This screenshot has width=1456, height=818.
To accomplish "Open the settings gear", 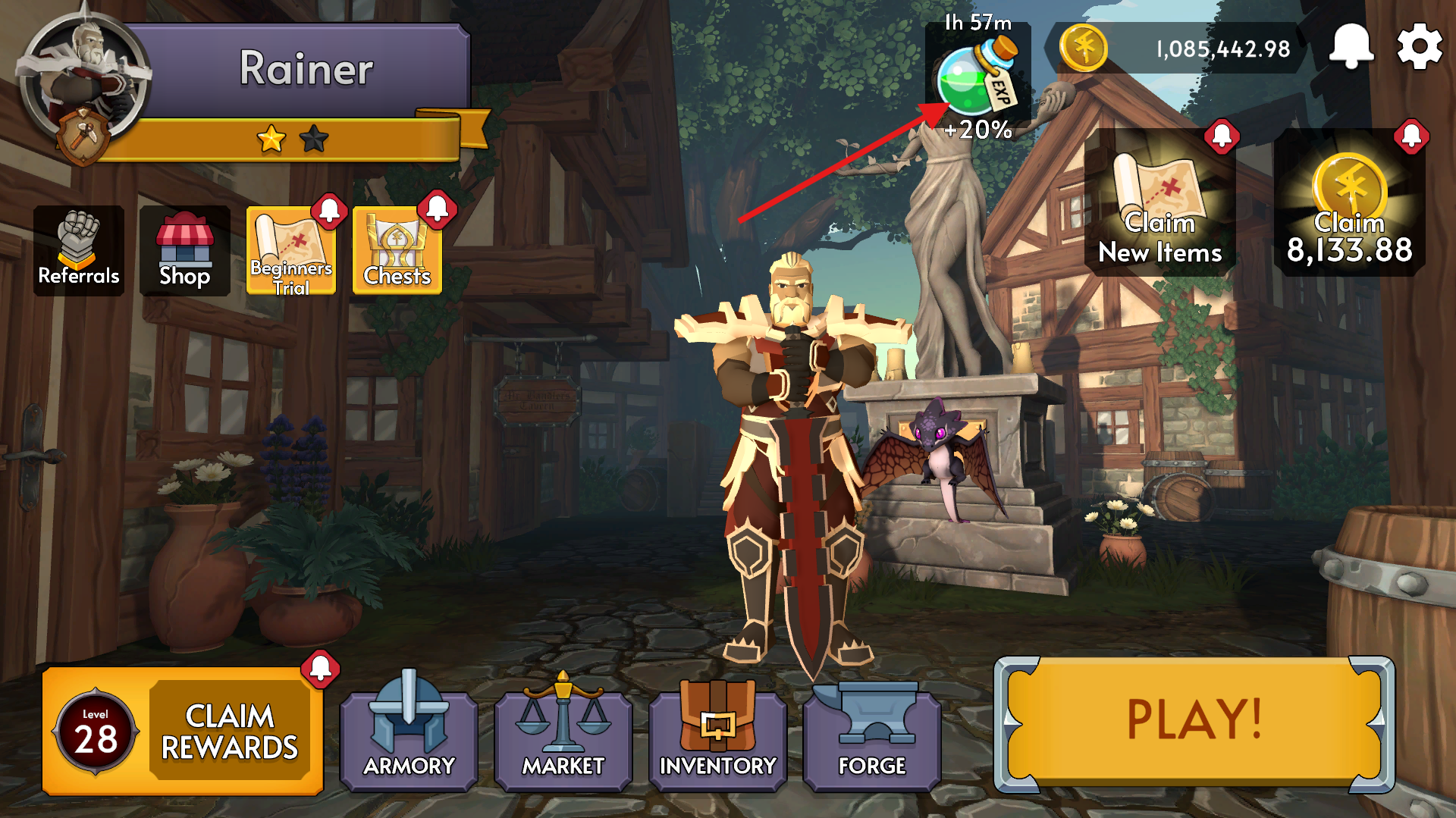I will pos(1419,47).
